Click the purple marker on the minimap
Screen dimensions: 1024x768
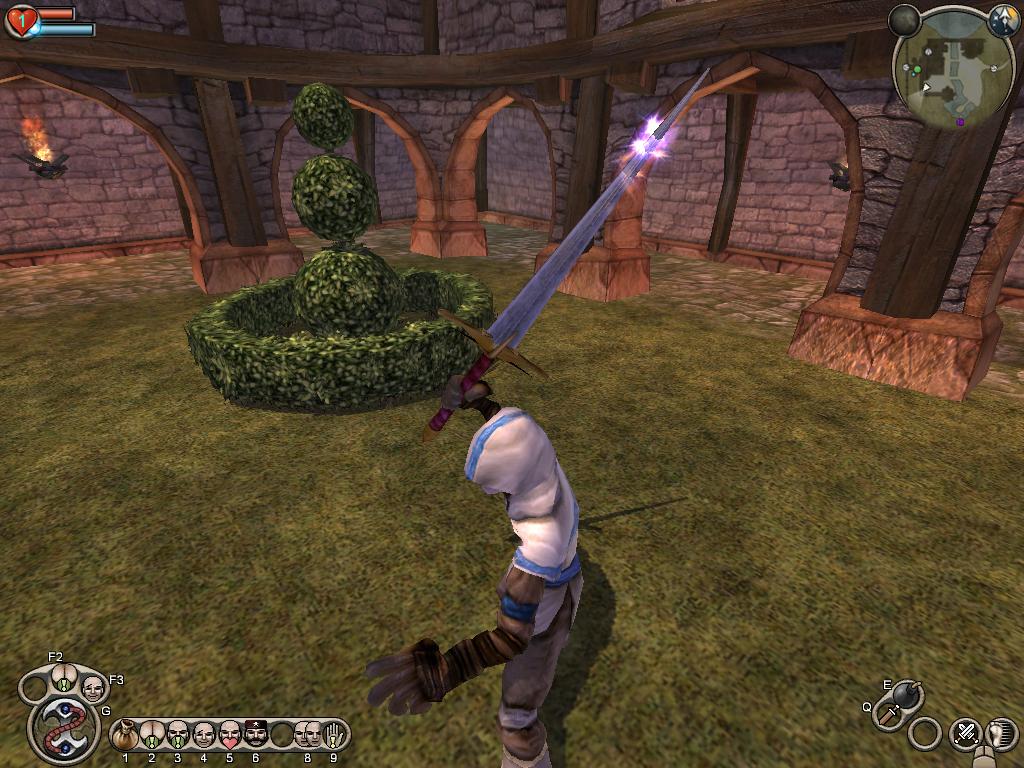click(x=960, y=122)
